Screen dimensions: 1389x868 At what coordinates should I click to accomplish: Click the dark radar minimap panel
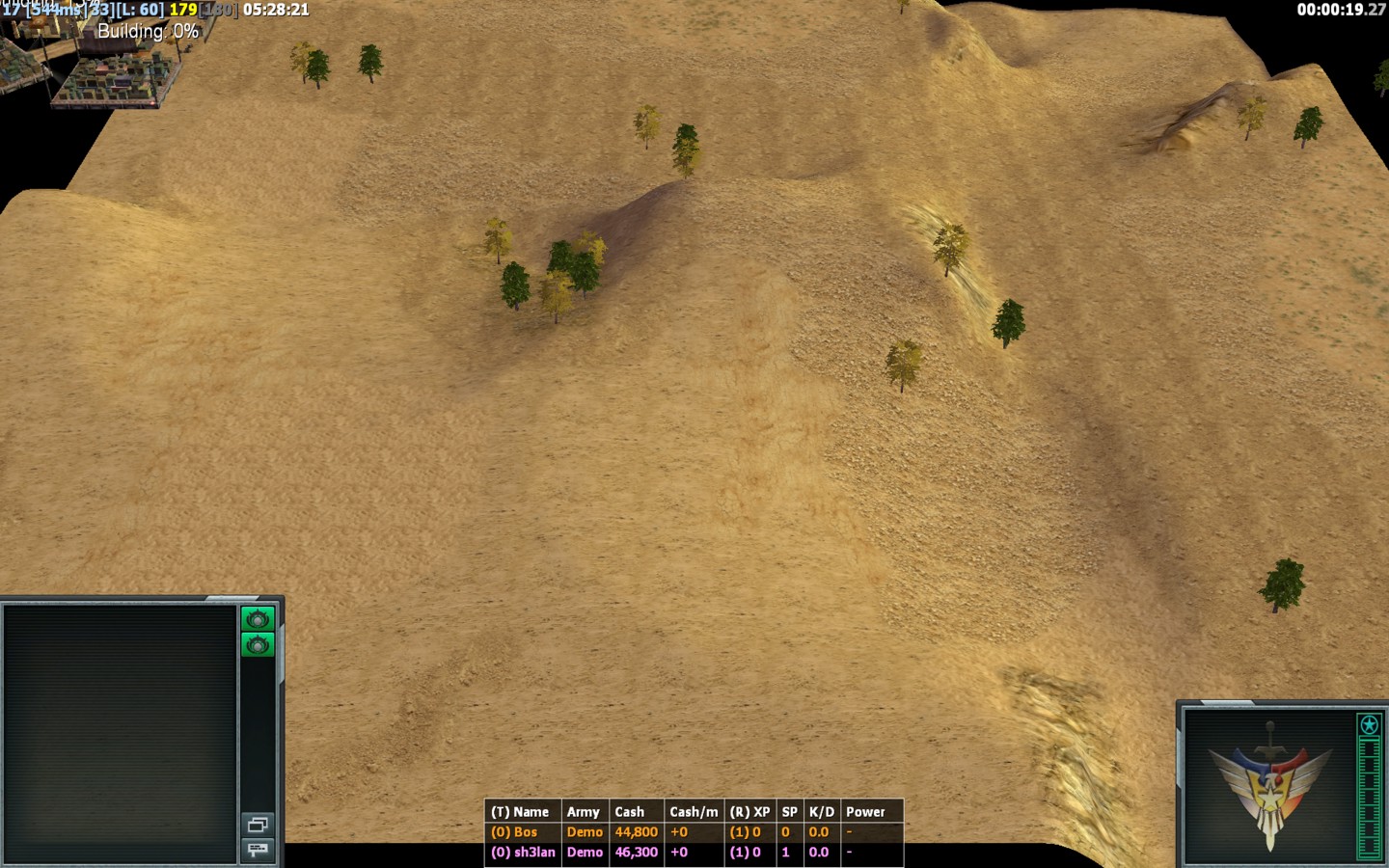tap(120, 733)
